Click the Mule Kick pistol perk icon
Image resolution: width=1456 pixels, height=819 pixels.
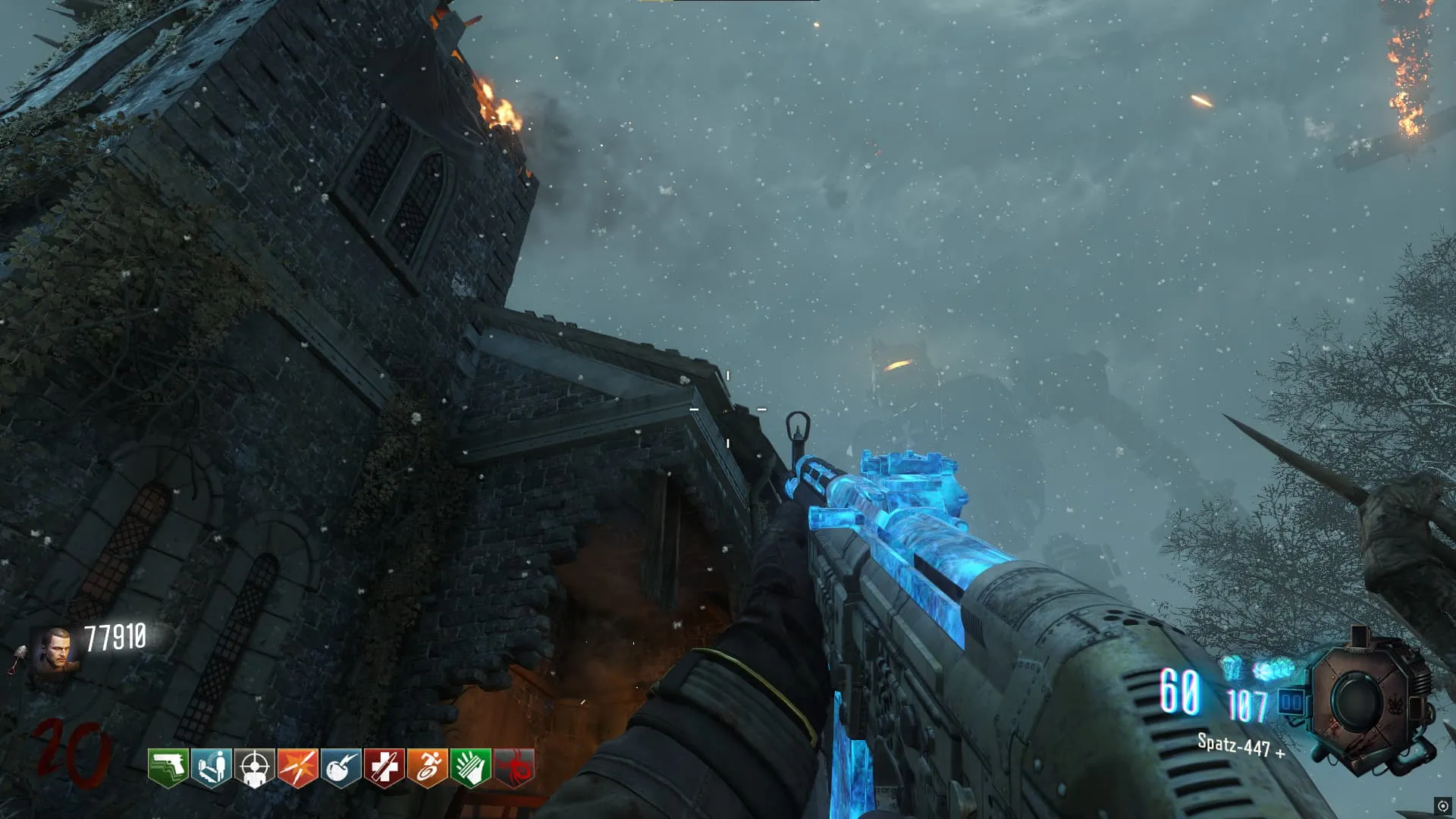point(168,767)
